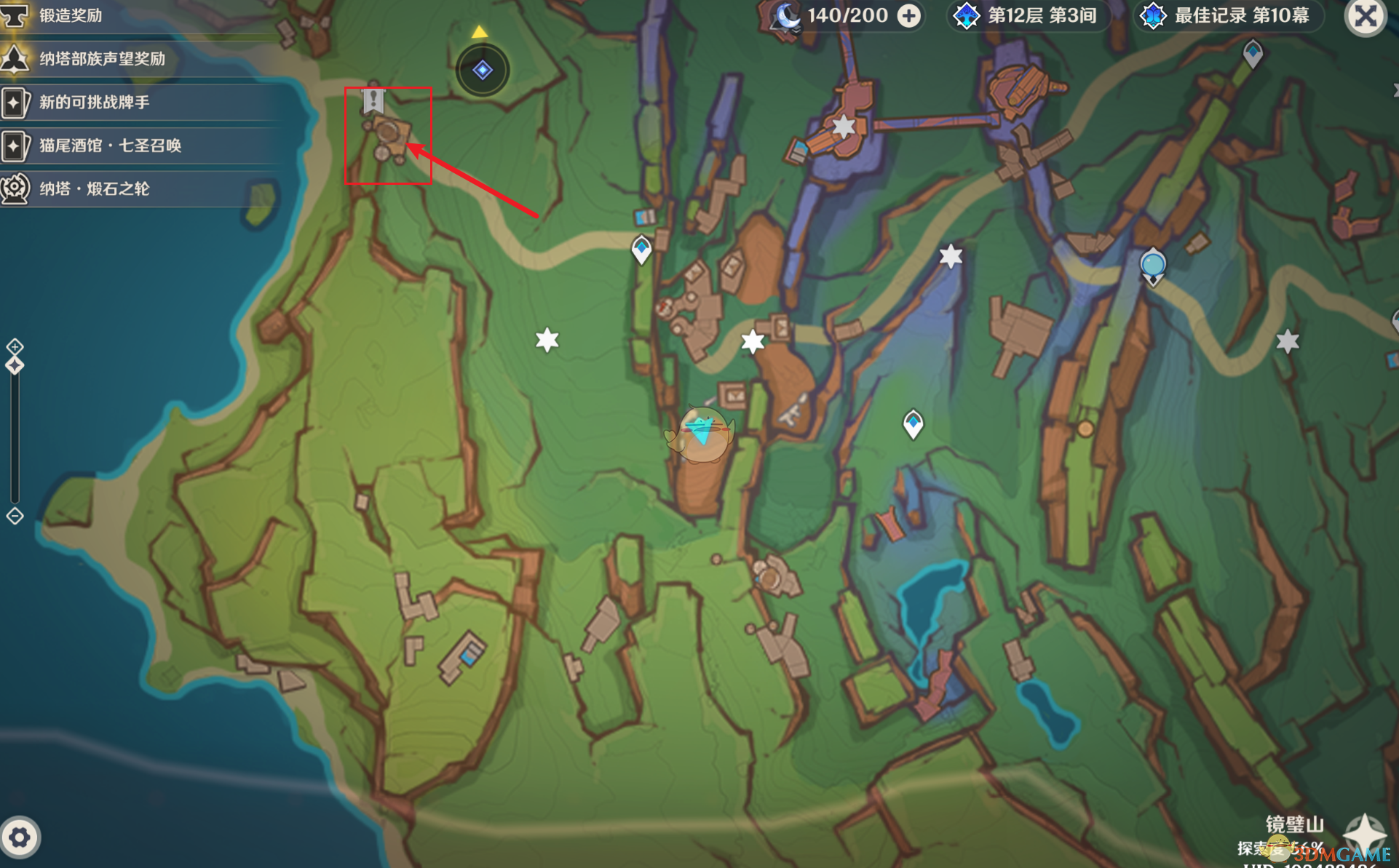Viewport: 1399px width, 868px height.
Task: Open the 镜璧山 exploration progress compass
Action: point(1363,833)
